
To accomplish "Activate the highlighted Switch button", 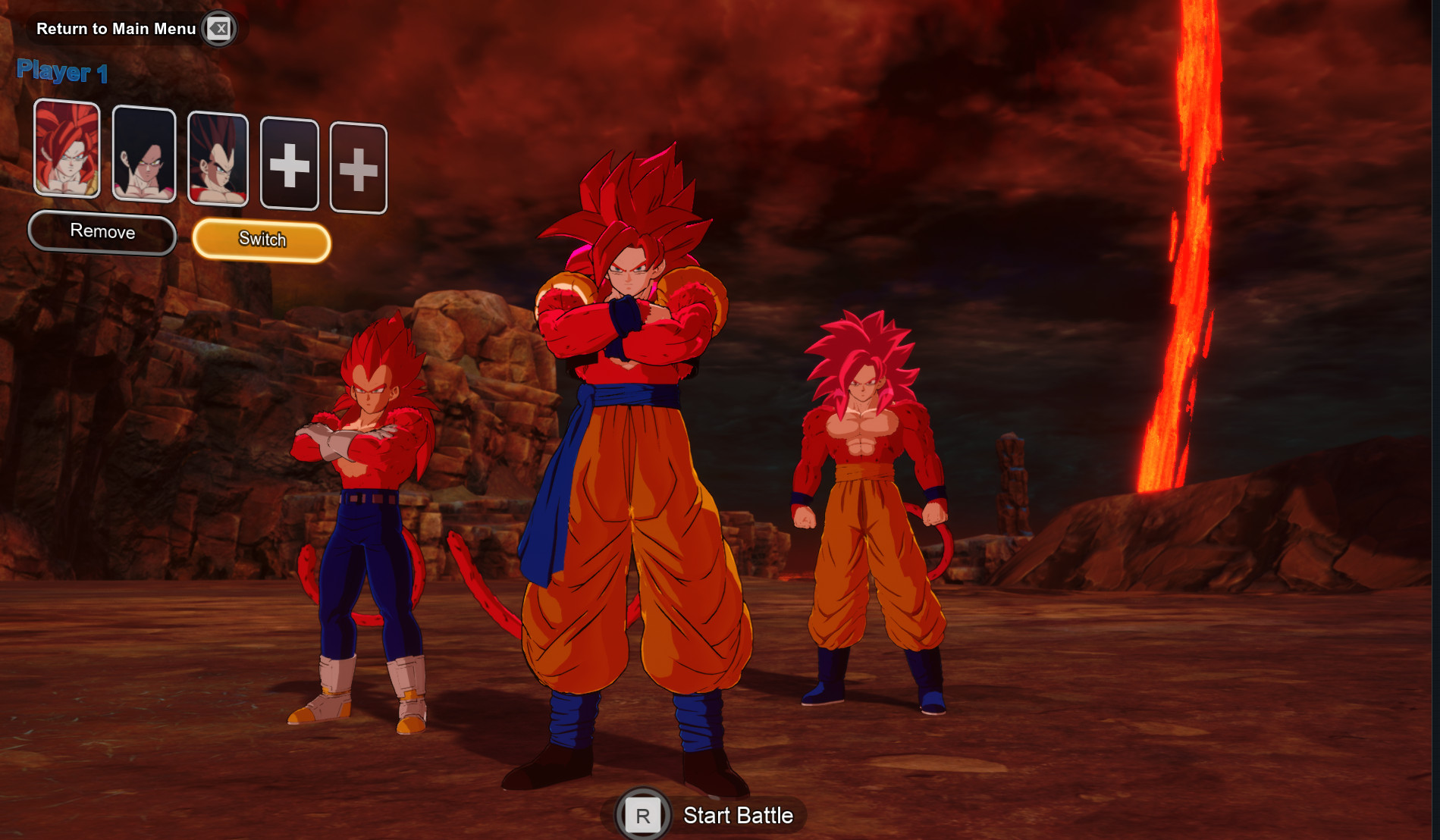I will tap(262, 239).
